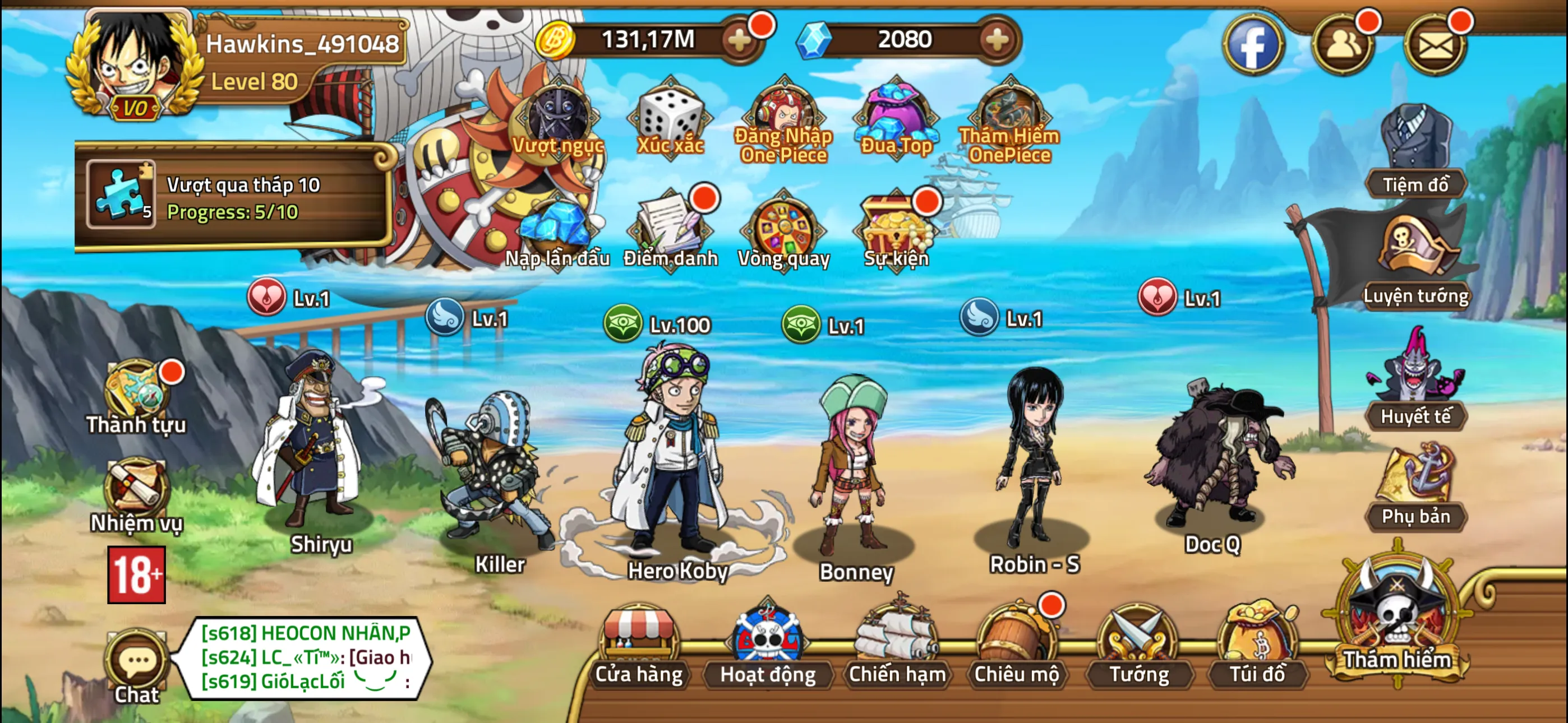Open Đăng Nhập One Piece login rewards
Viewport: 1568px width, 723px height.
click(x=783, y=115)
